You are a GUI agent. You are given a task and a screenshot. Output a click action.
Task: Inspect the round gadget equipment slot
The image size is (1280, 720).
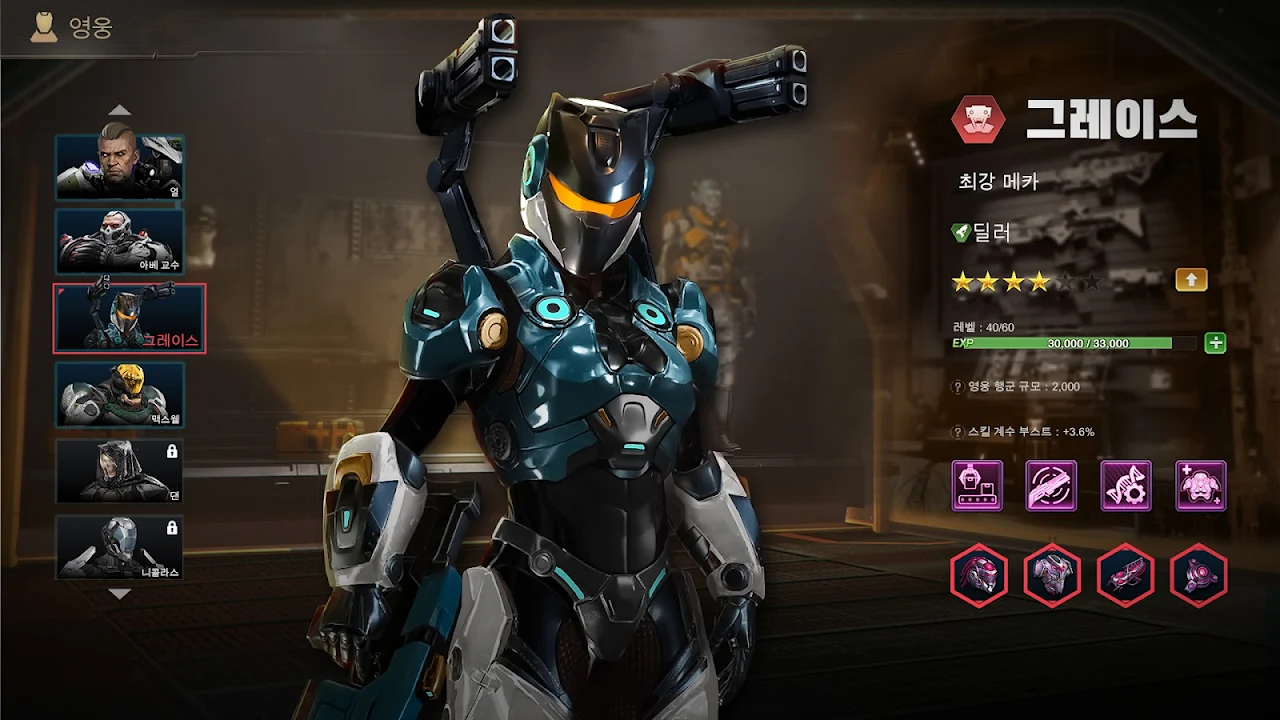coord(1199,575)
